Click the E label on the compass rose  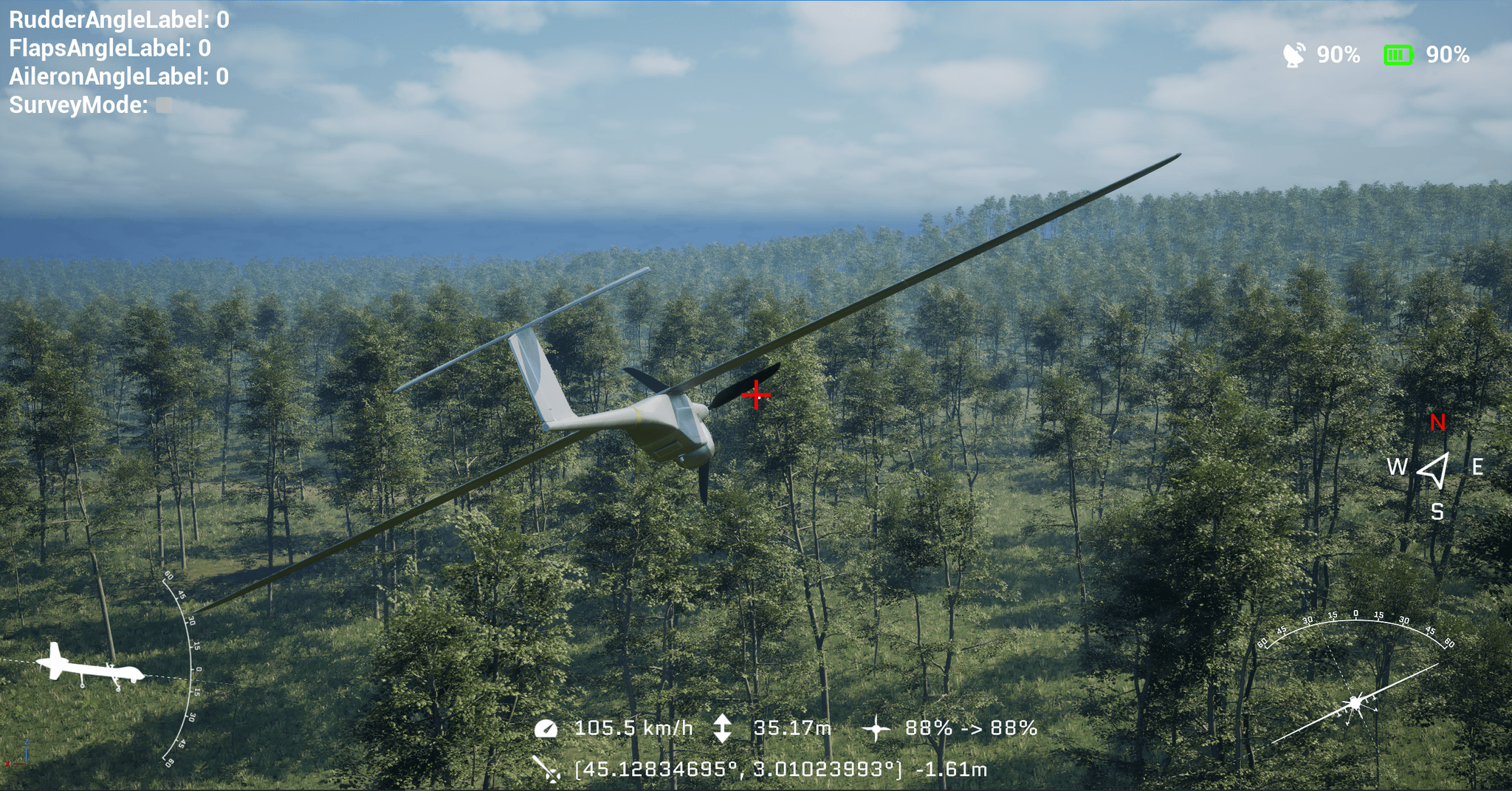point(1479,467)
